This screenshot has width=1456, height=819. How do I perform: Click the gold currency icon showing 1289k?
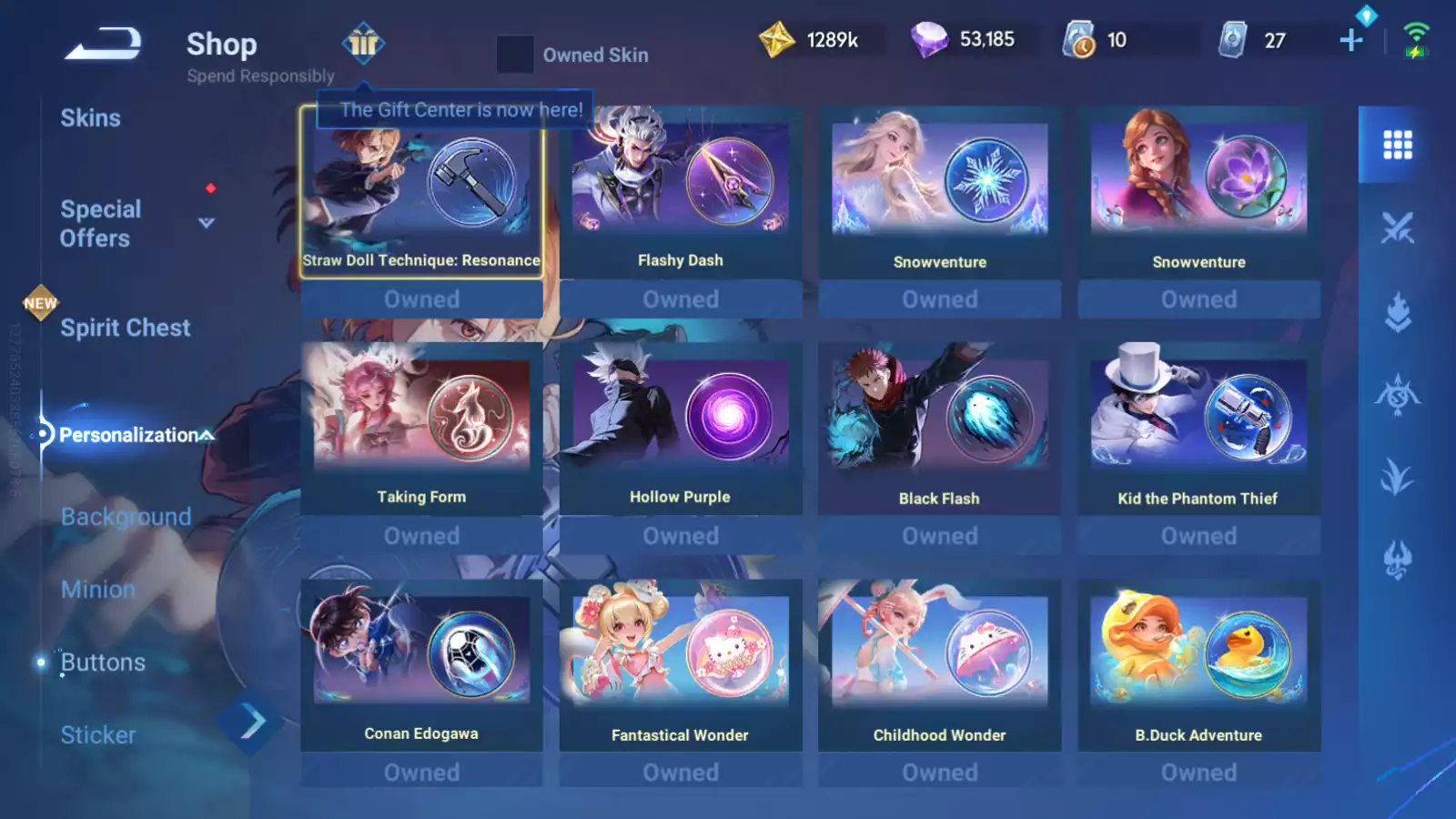click(x=778, y=38)
